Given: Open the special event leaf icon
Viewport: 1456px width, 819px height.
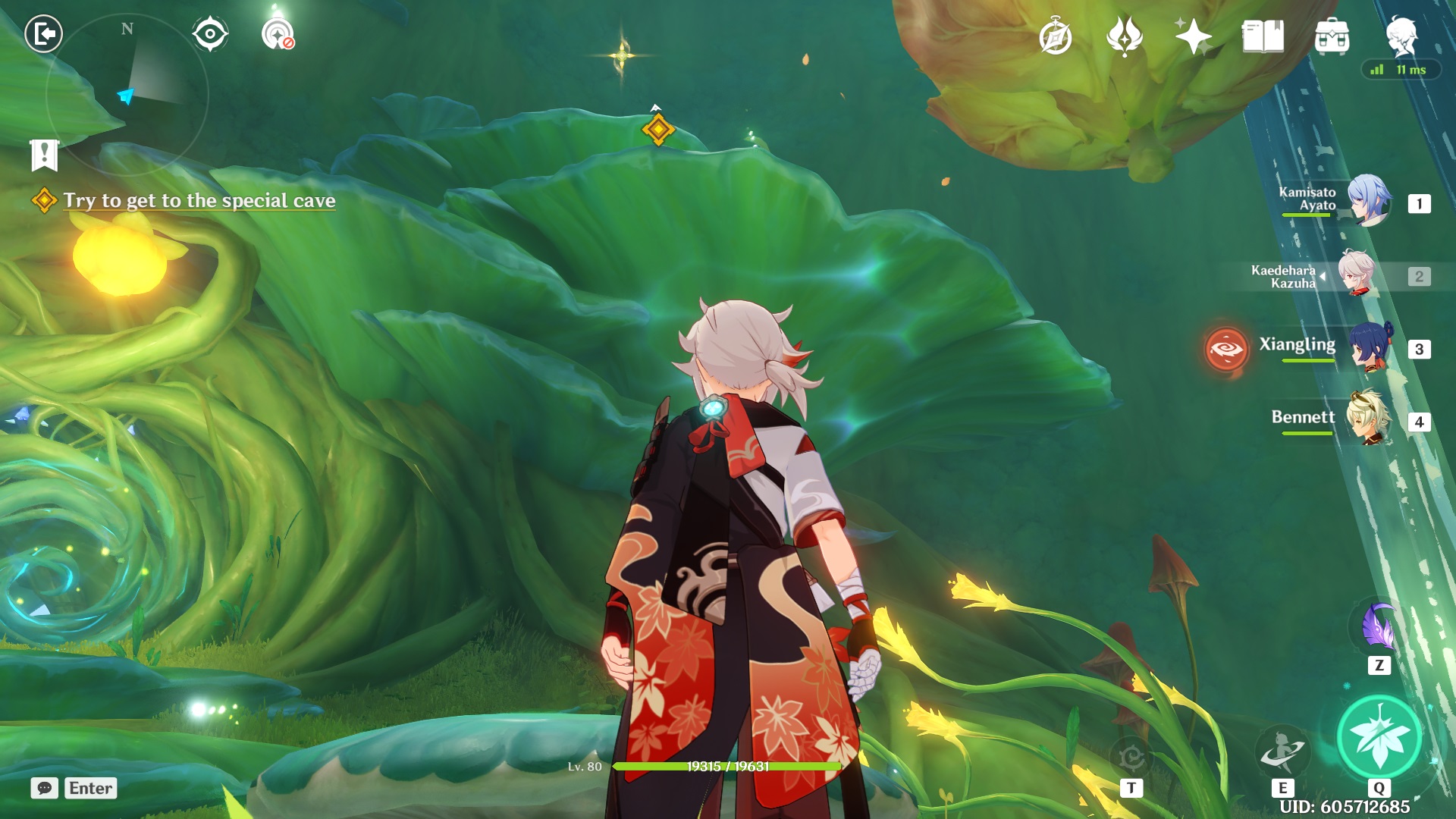Looking at the screenshot, I should [1125, 33].
